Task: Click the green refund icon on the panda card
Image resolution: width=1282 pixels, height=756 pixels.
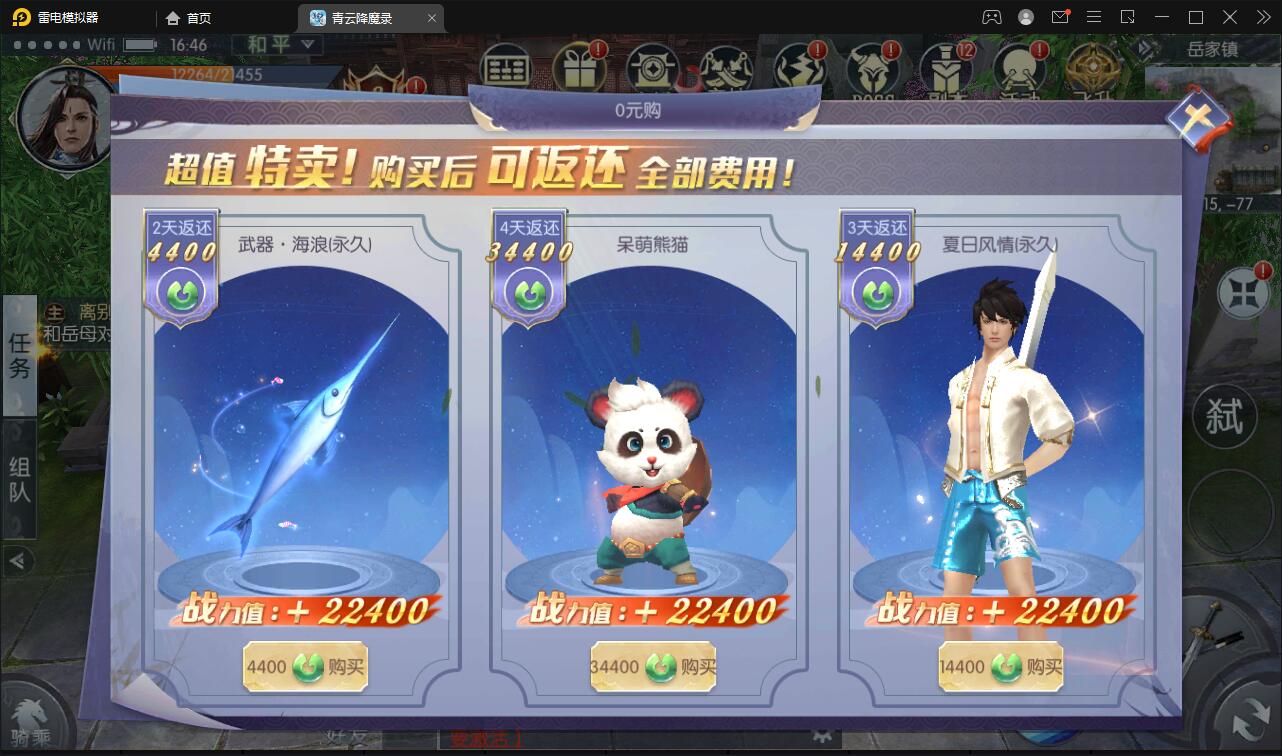Action: (x=528, y=293)
